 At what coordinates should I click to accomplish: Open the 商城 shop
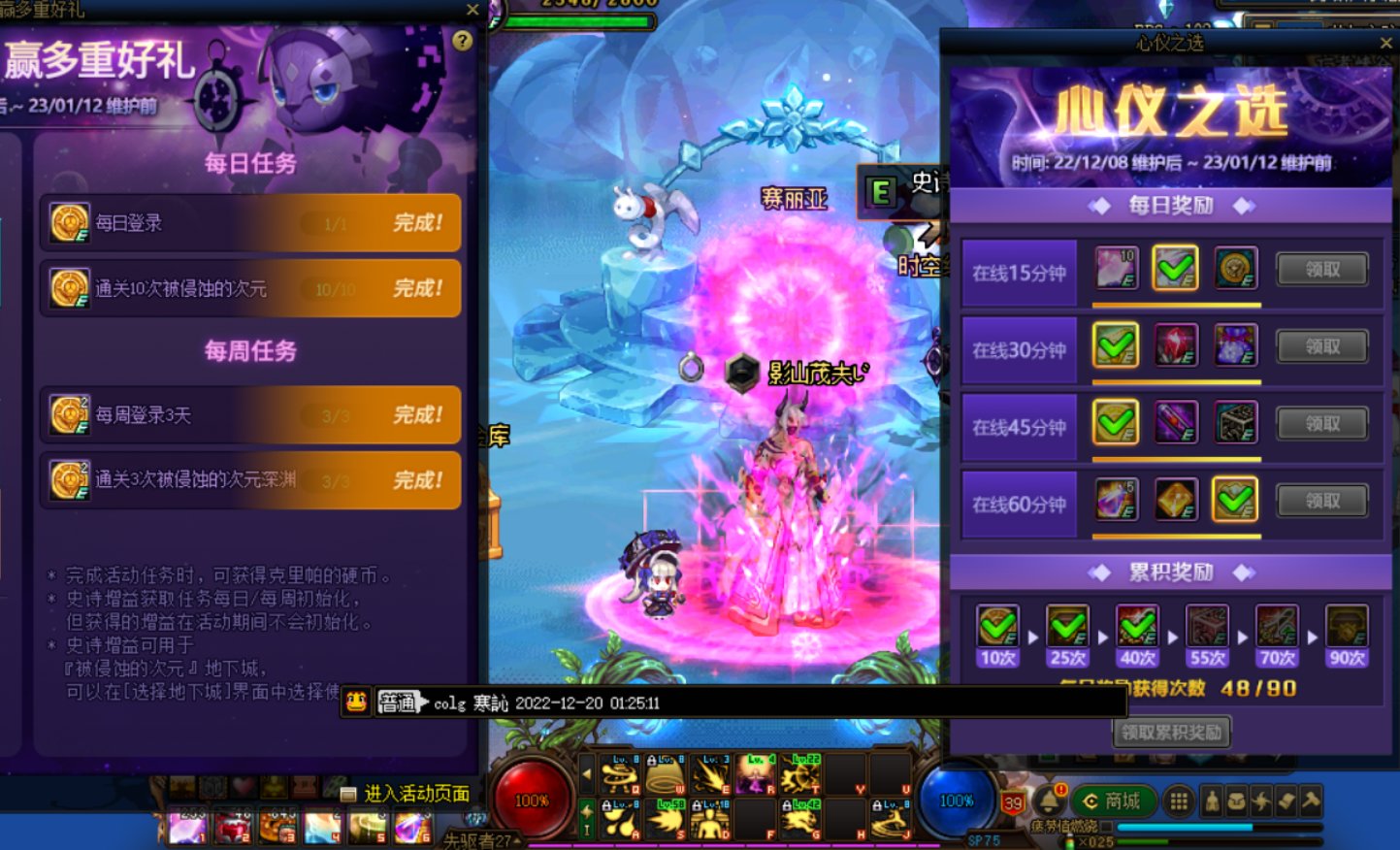[1112, 801]
